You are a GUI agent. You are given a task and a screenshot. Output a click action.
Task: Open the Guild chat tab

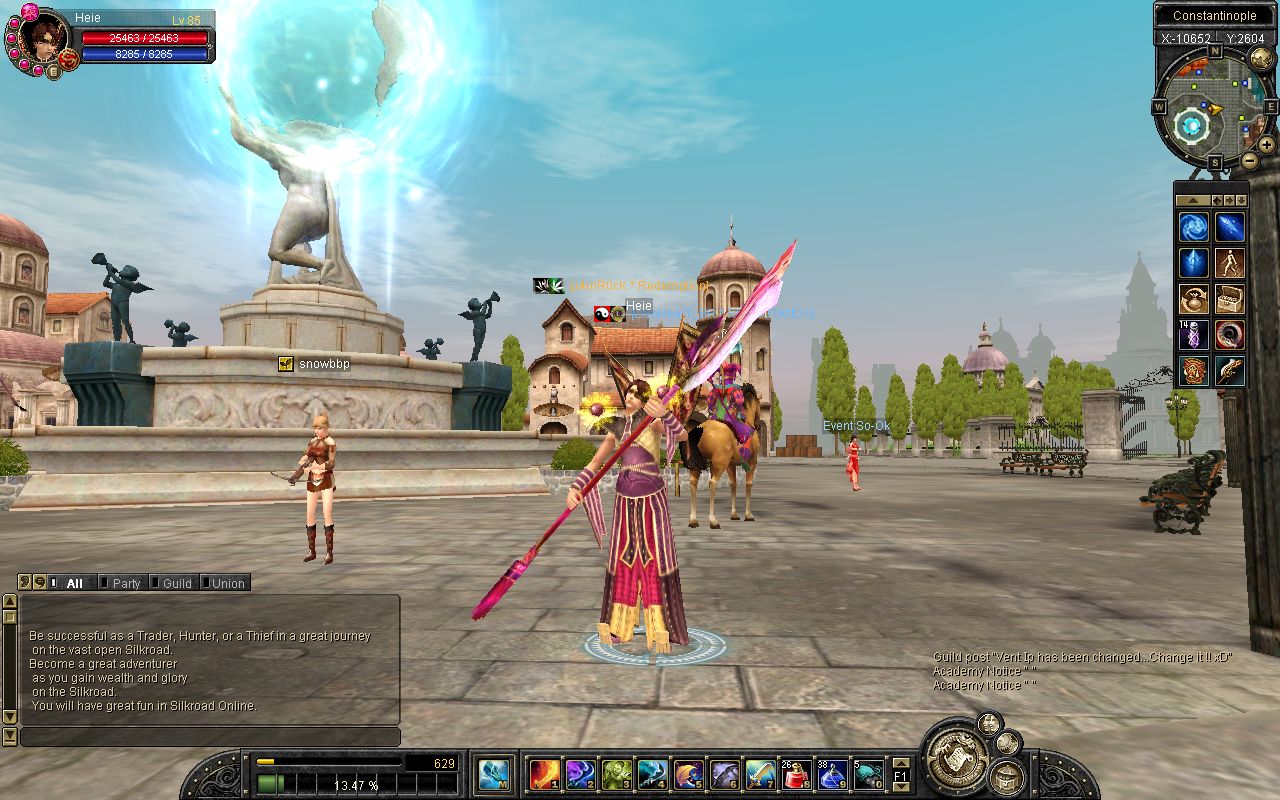tap(176, 583)
